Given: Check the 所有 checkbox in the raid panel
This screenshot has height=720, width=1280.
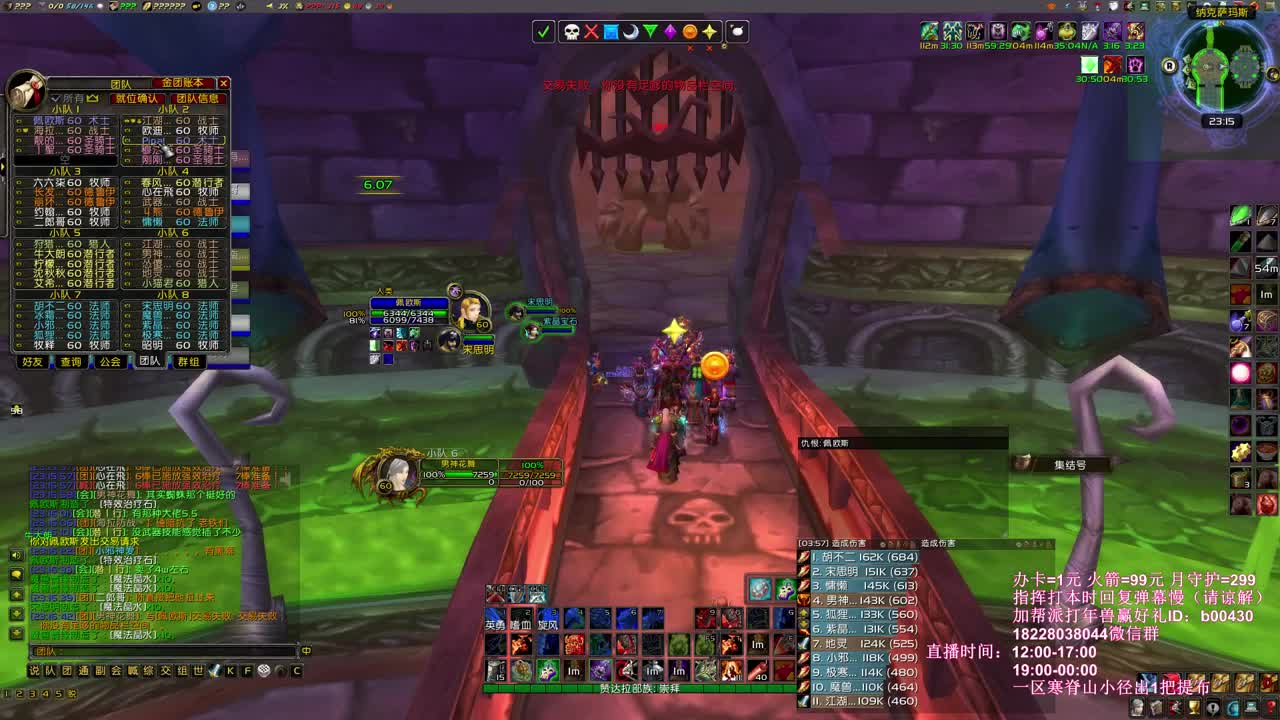Looking at the screenshot, I should click(55, 98).
